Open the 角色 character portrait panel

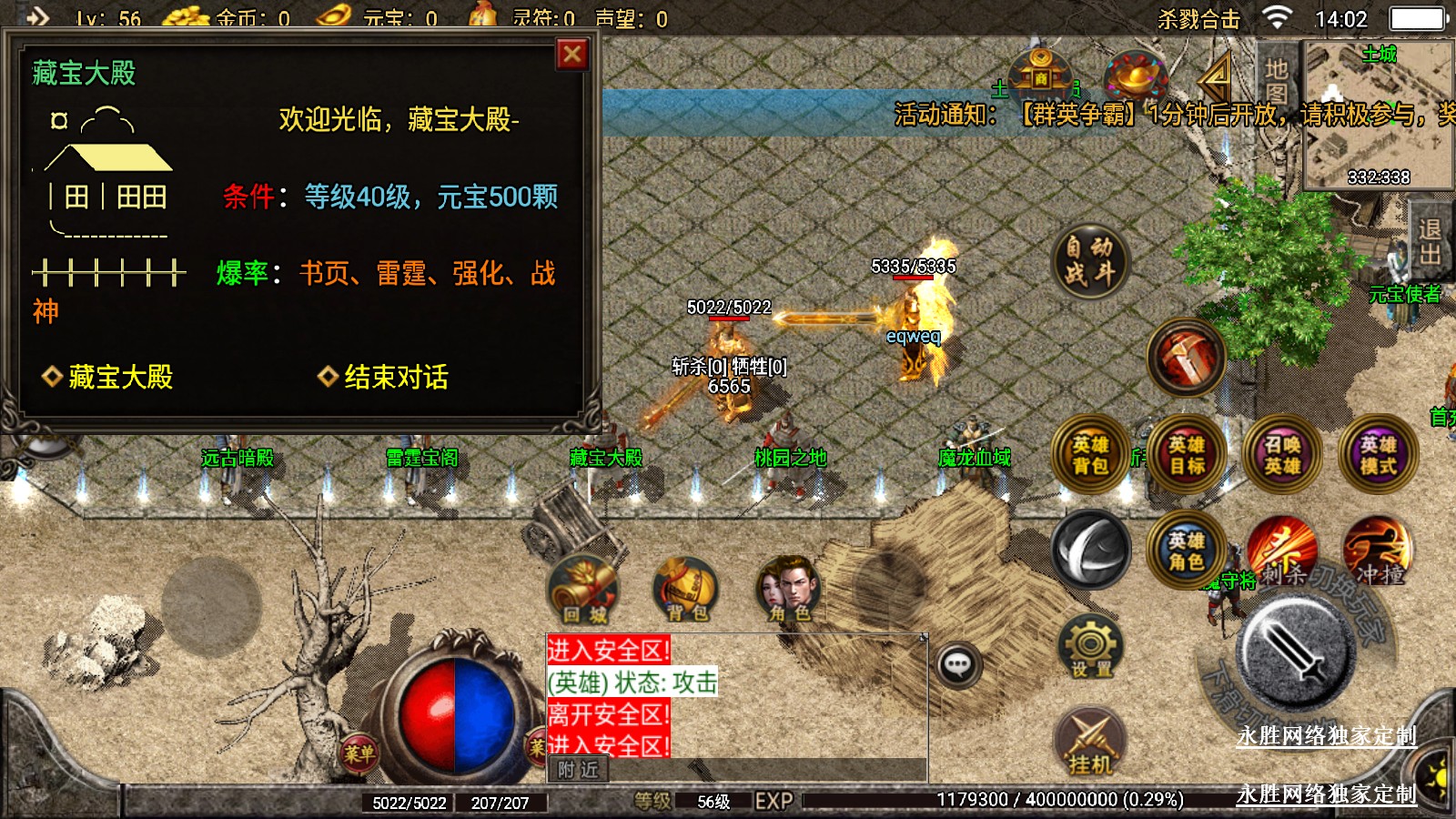click(789, 590)
